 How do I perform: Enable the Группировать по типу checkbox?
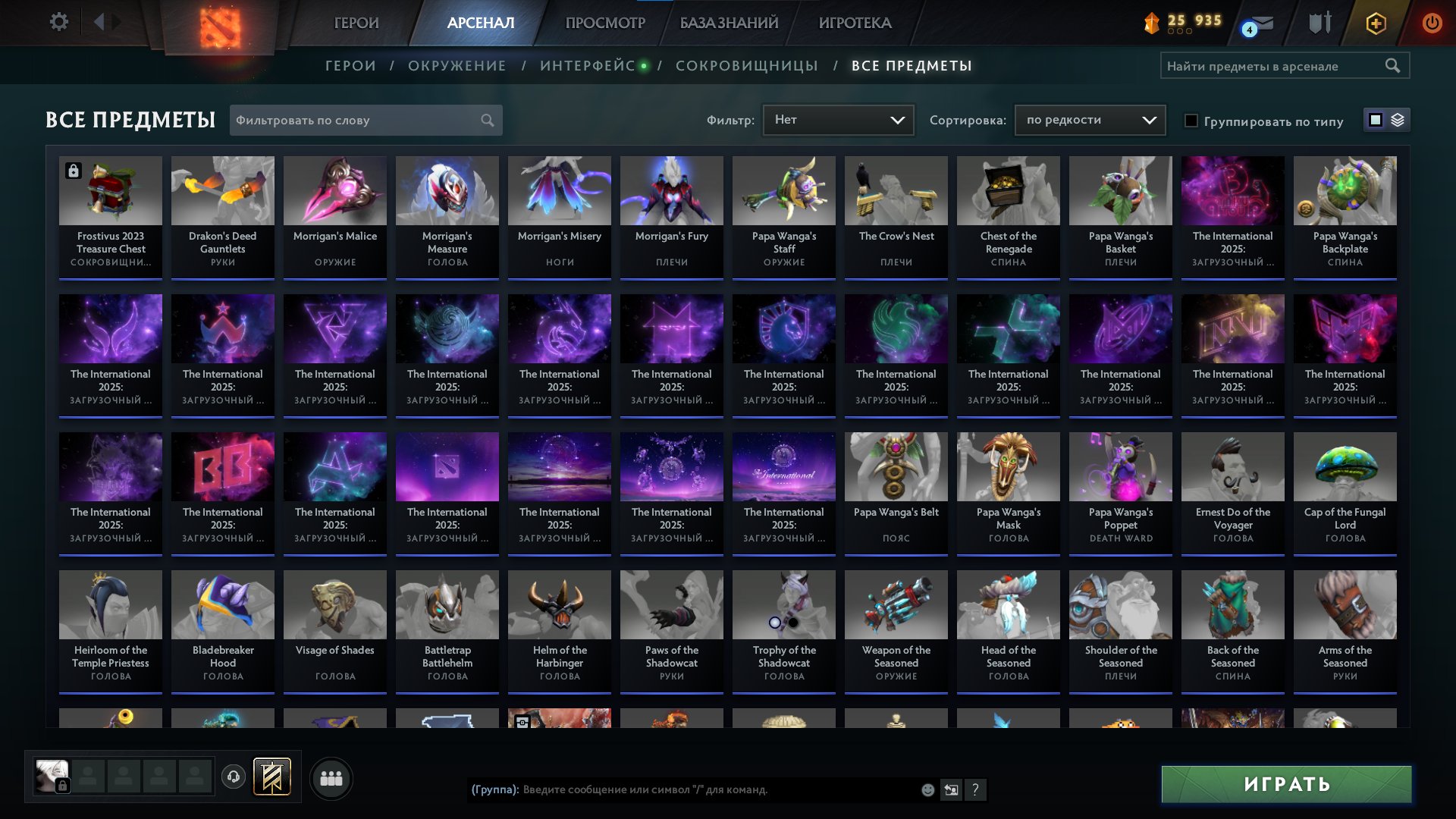[x=1192, y=121]
